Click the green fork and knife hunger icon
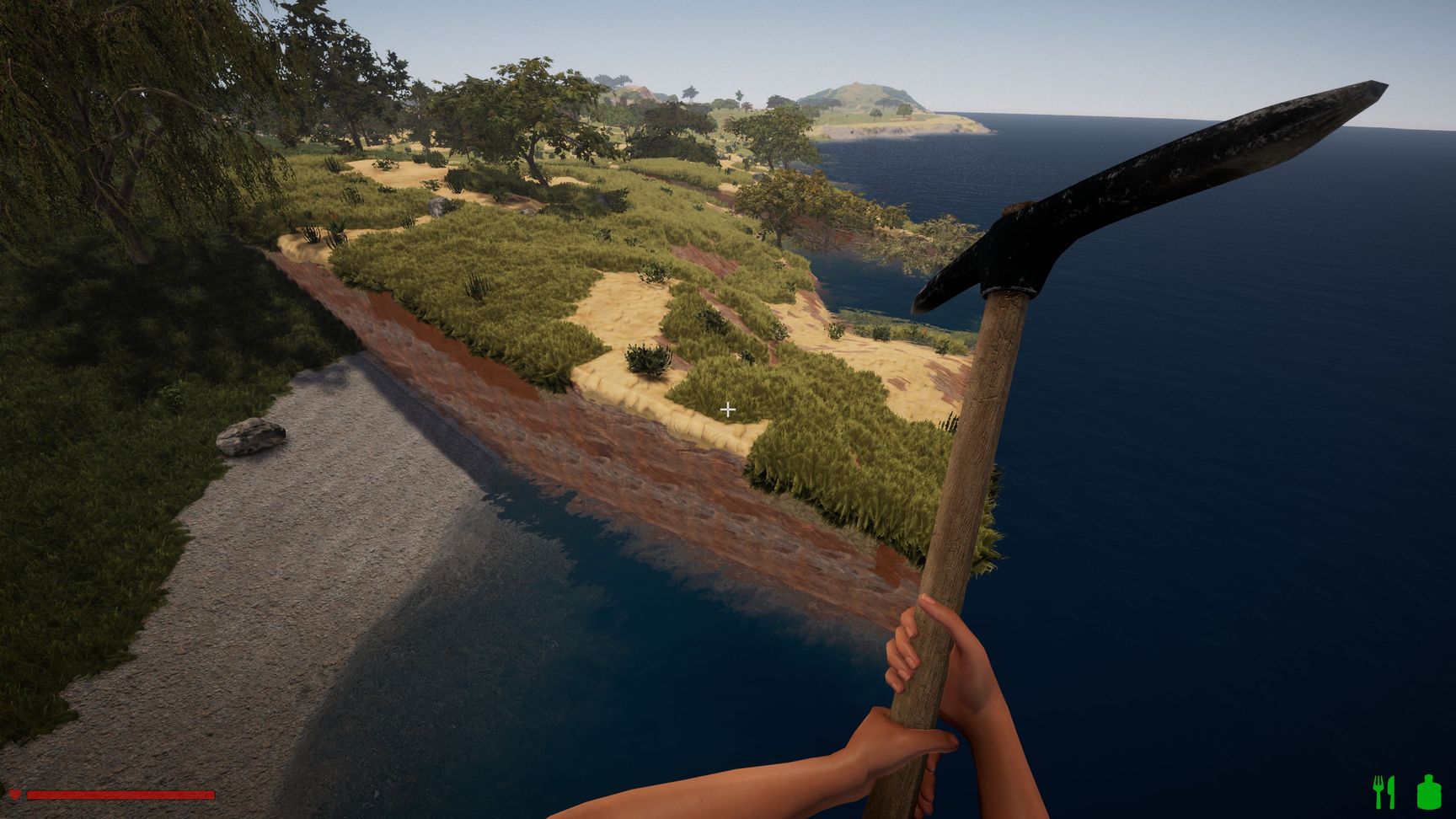 pos(1384,792)
